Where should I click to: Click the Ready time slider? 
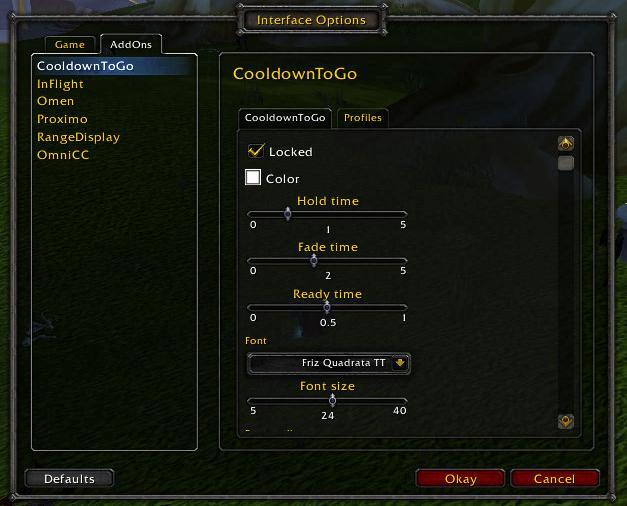pyautogui.click(x=327, y=307)
